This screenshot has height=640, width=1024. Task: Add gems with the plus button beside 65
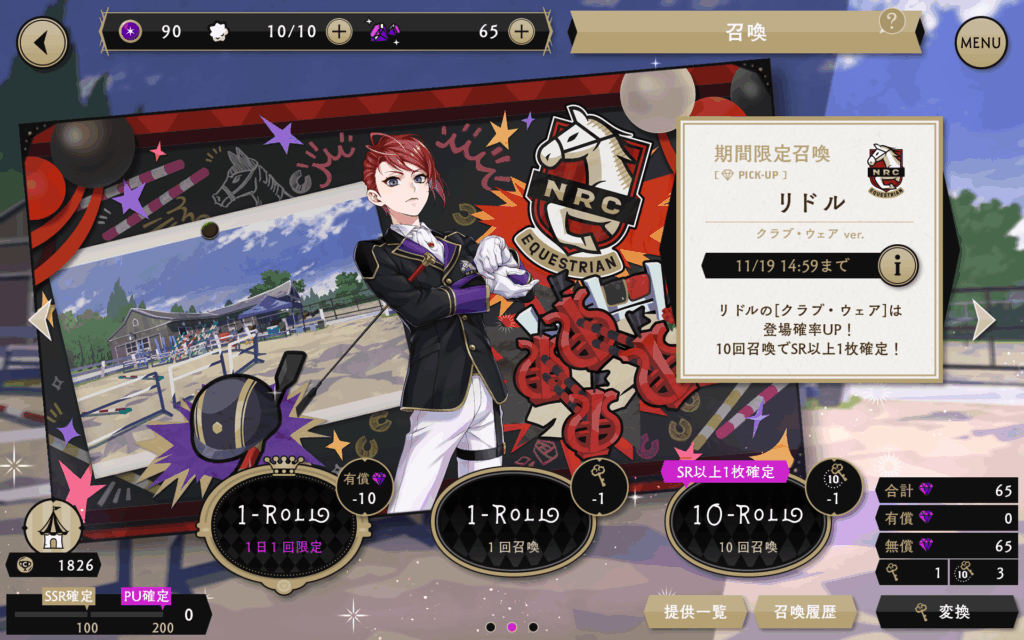pos(520,31)
